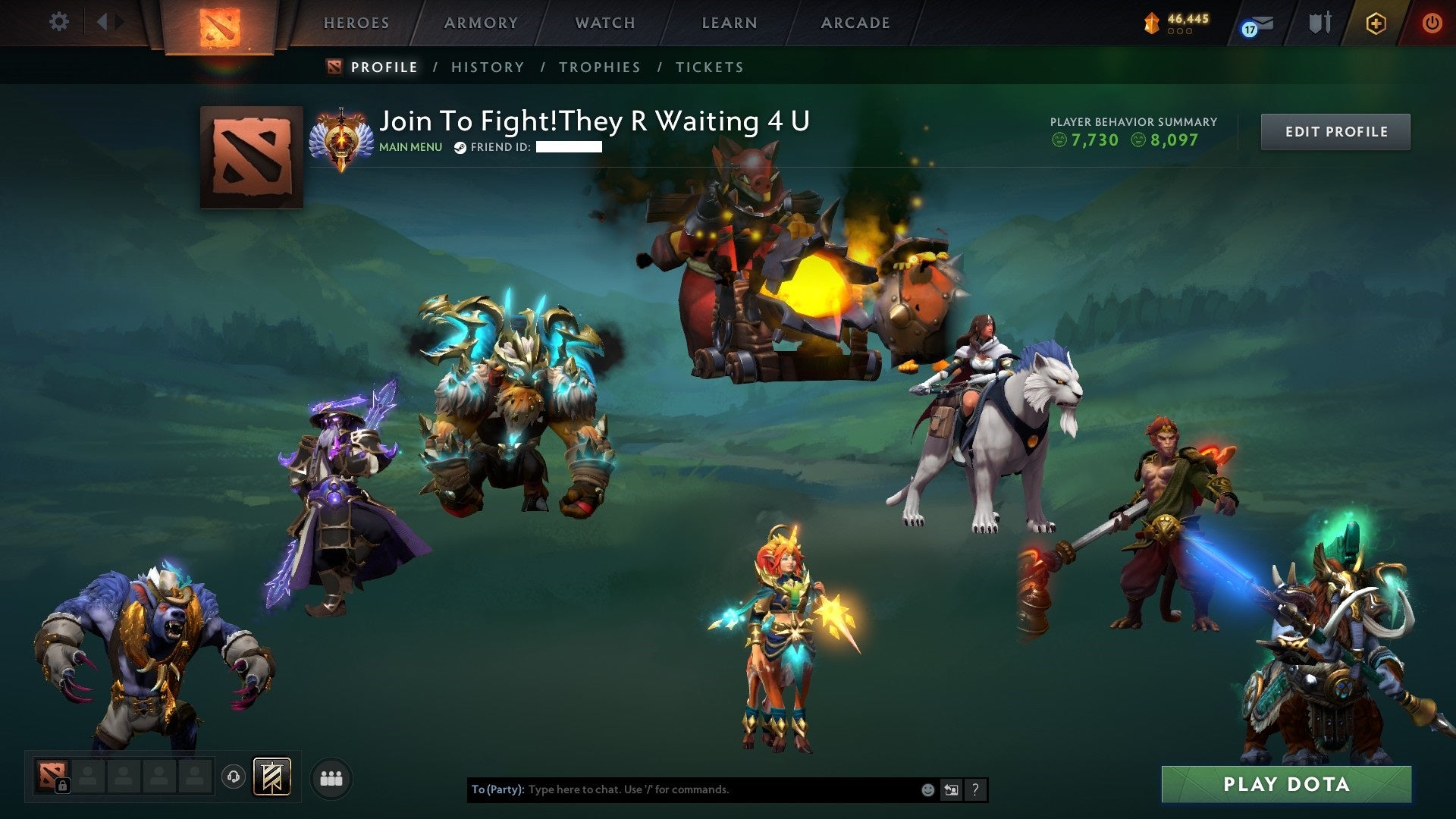Open the unread mail notifications
Image resolution: width=1456 pixels, height=819 pixels.
coord(1261,23)
